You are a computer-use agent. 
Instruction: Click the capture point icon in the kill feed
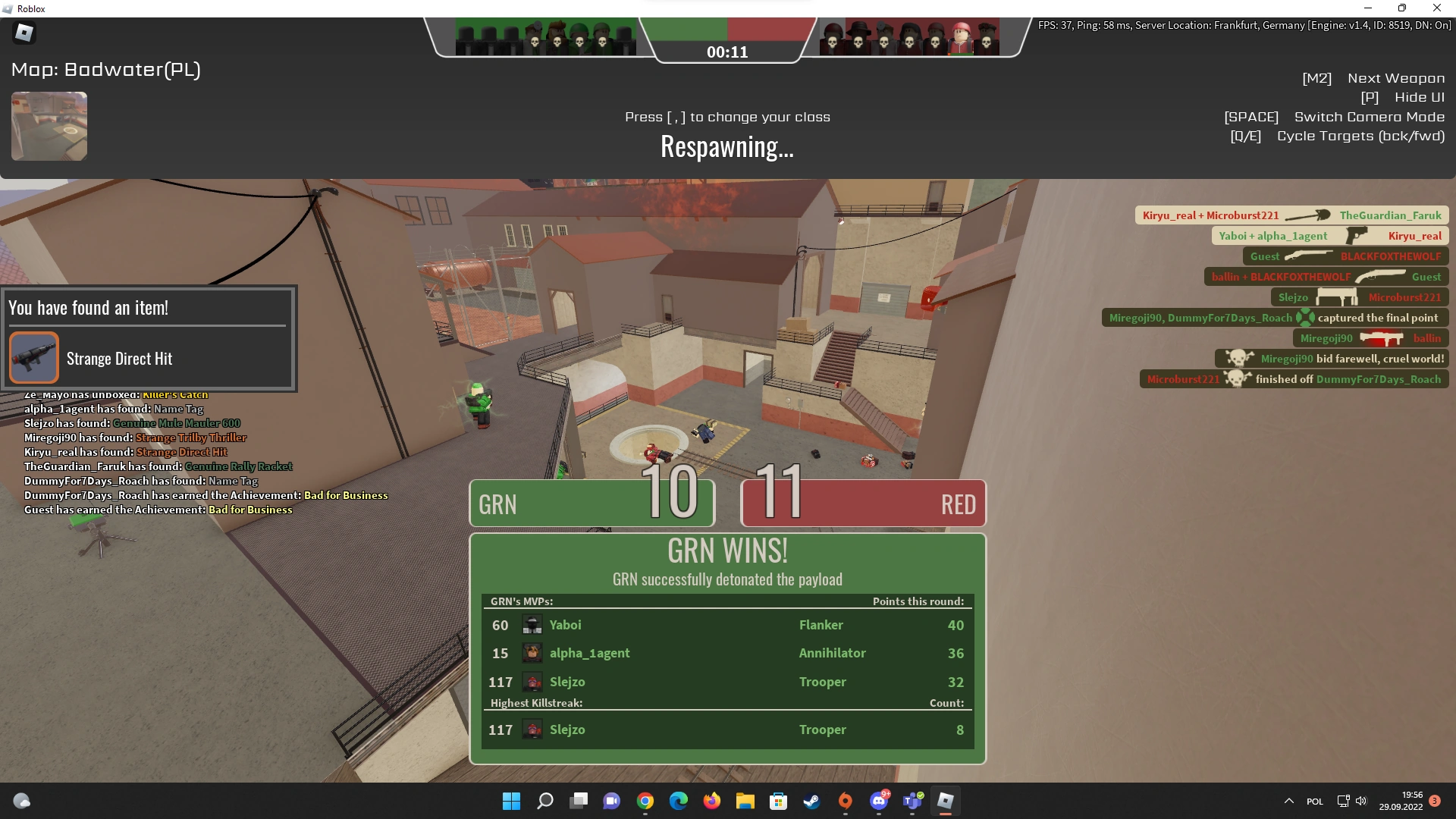1306,318
